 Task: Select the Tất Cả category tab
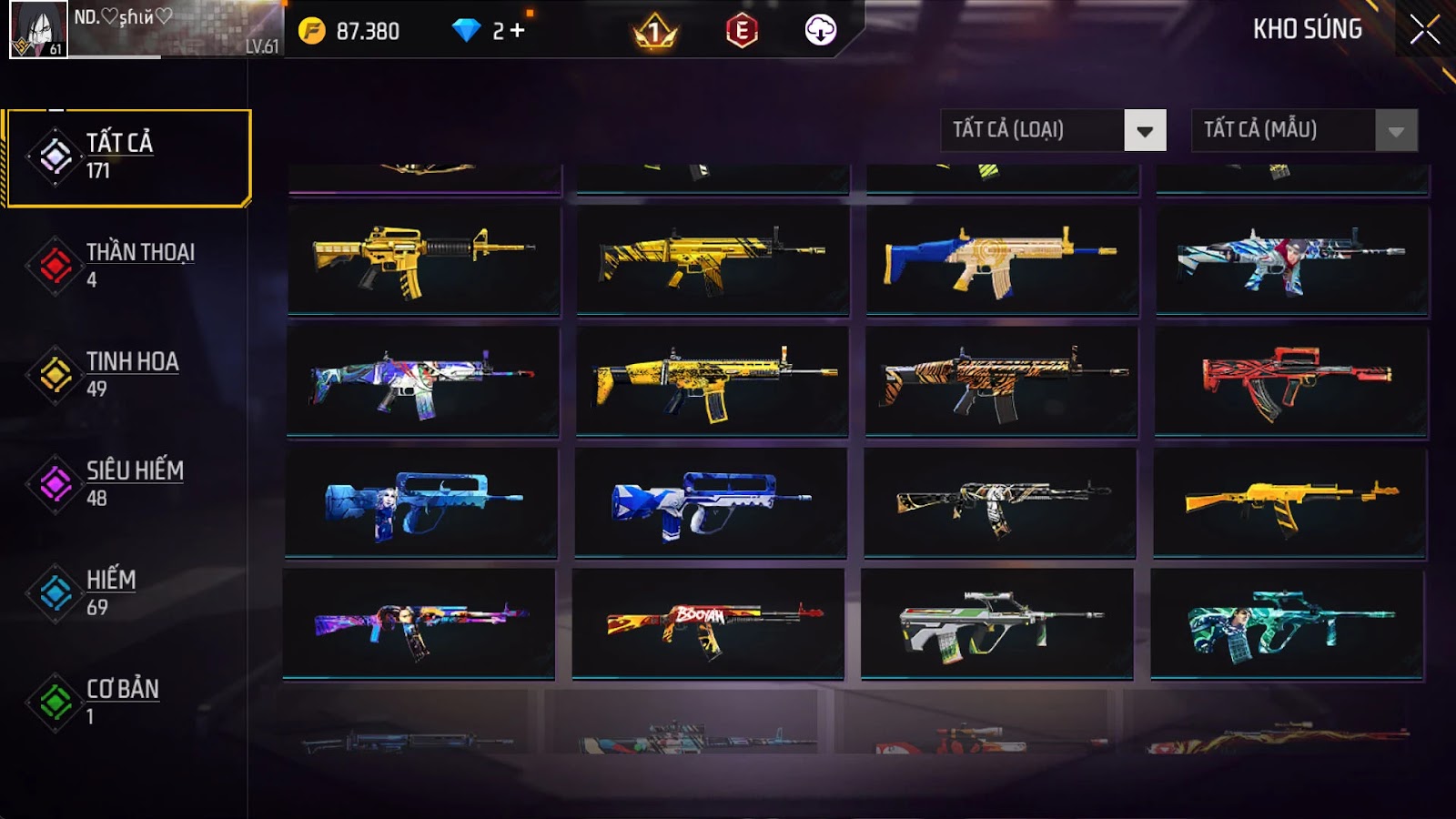128,157
